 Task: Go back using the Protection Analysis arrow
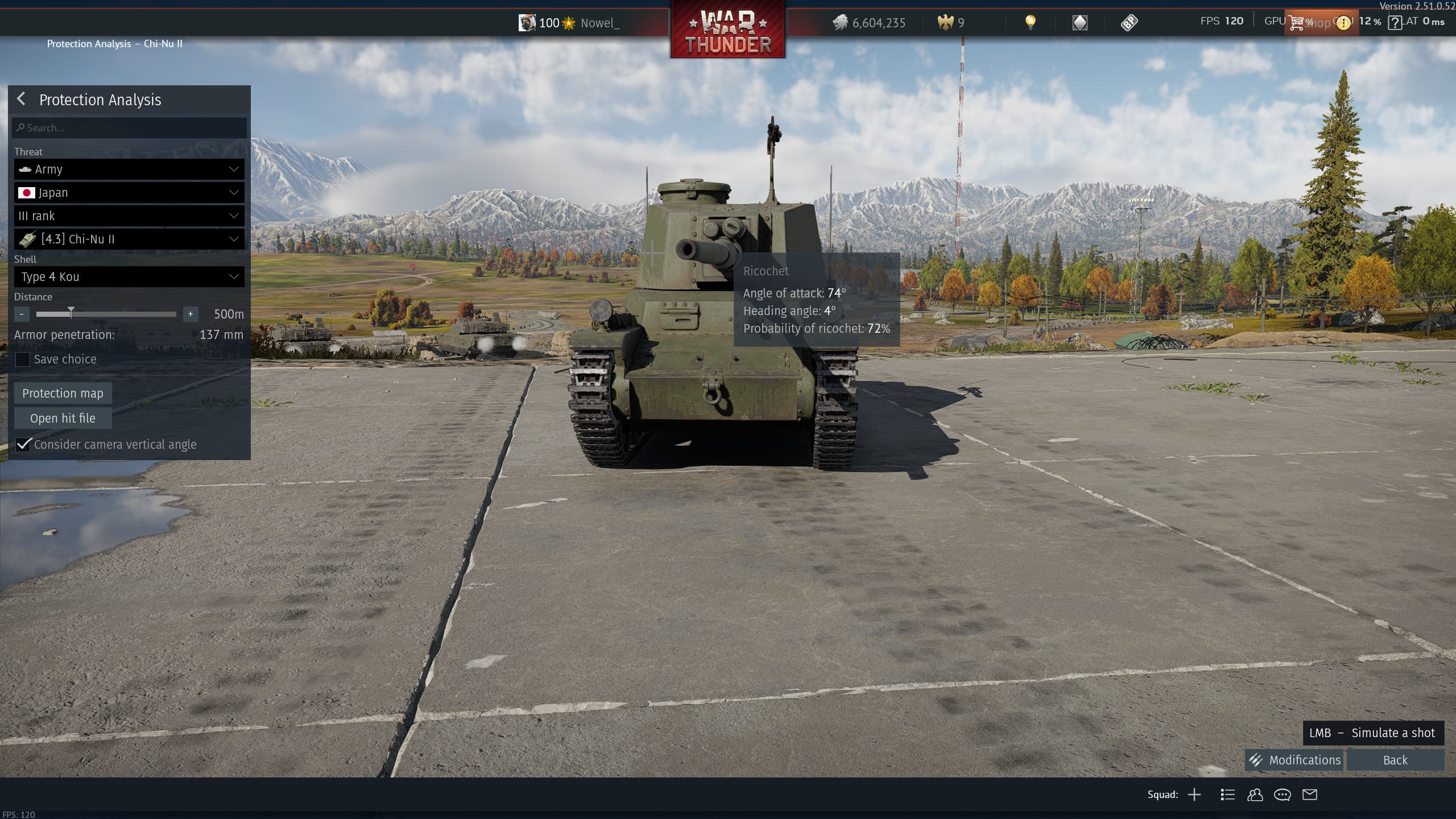[21, 99]
